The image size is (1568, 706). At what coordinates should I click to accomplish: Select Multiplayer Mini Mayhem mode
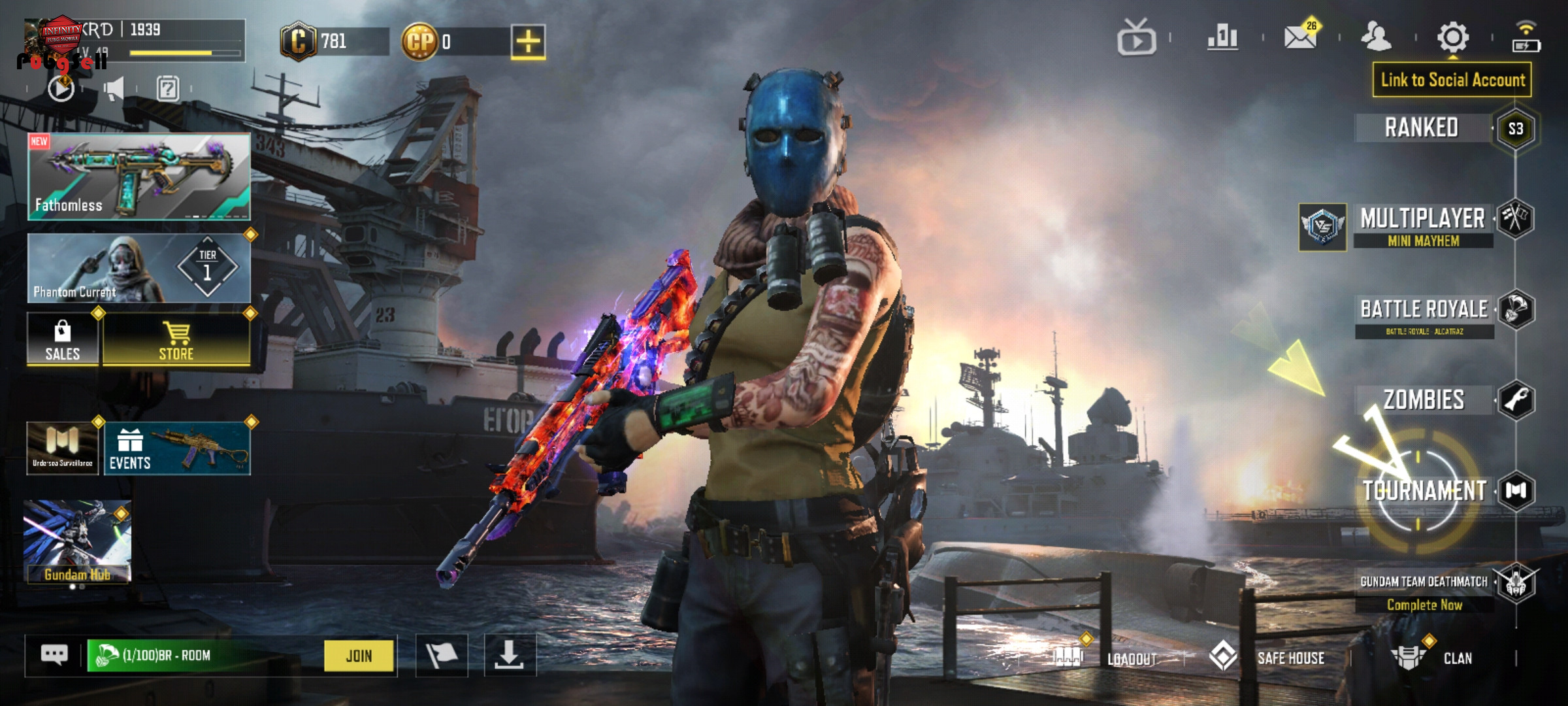(x=1423, y=226)
